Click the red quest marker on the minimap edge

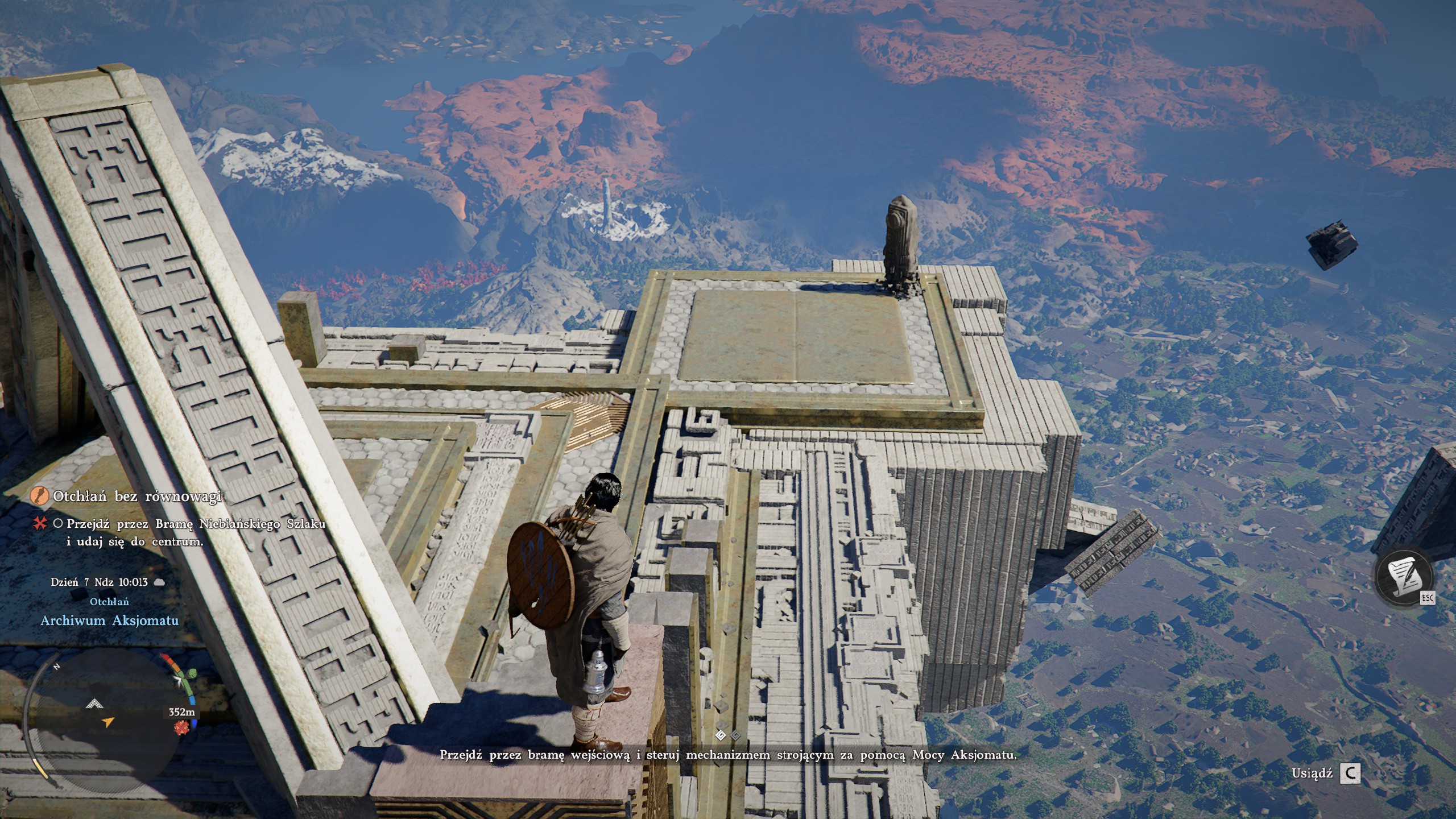pos(183,727)
